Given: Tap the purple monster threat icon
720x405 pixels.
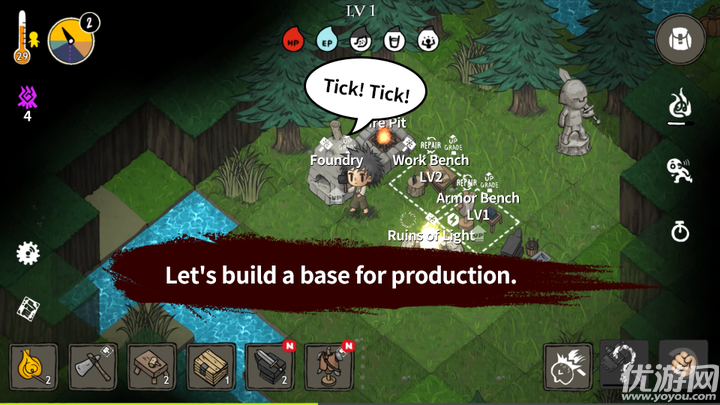Looking at the screenshot, I should pos(27,97).
